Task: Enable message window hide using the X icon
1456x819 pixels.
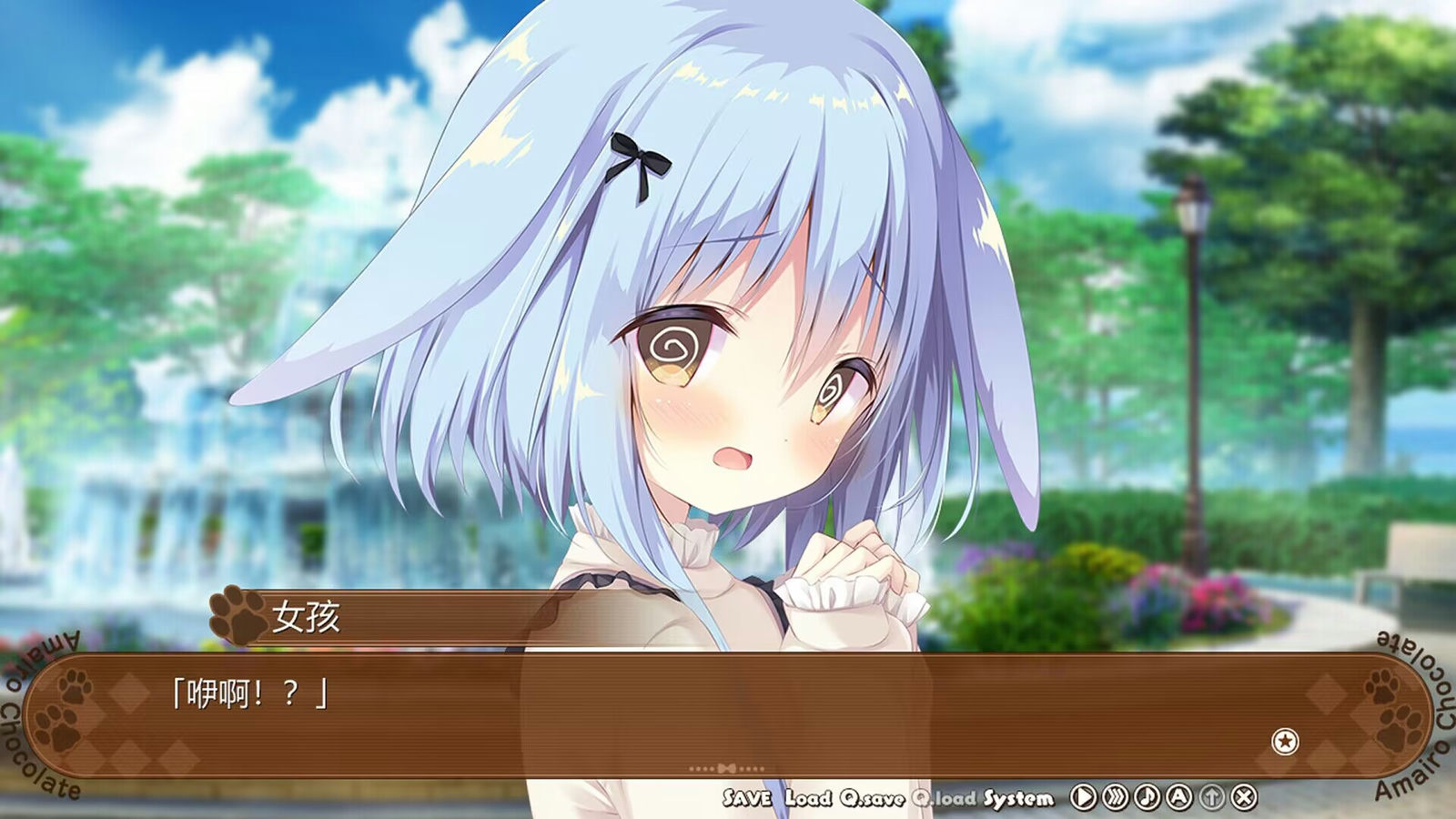Action: click(x=1245, y=796)
